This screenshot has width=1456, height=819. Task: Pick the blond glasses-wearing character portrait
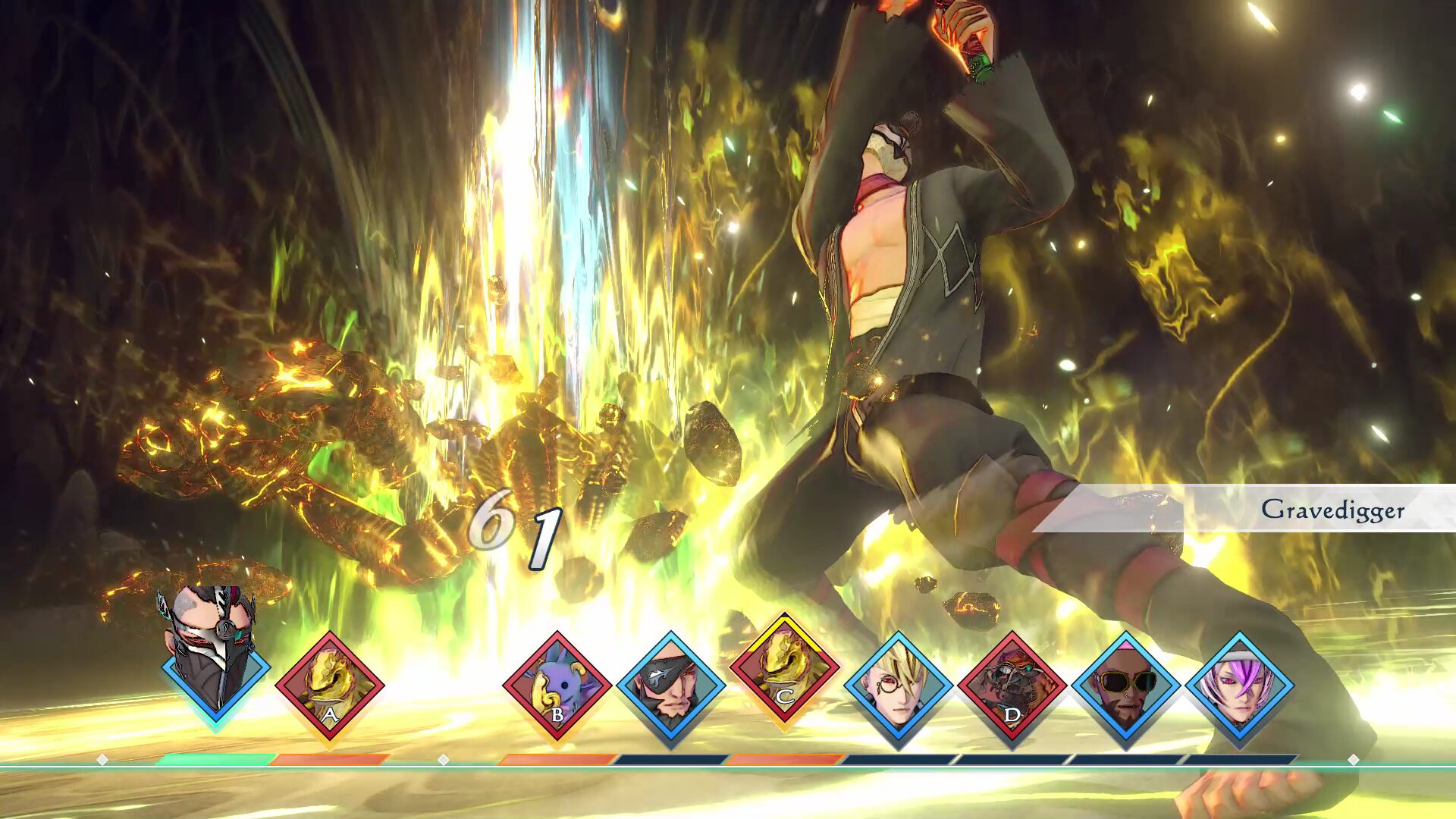[899, 686]
